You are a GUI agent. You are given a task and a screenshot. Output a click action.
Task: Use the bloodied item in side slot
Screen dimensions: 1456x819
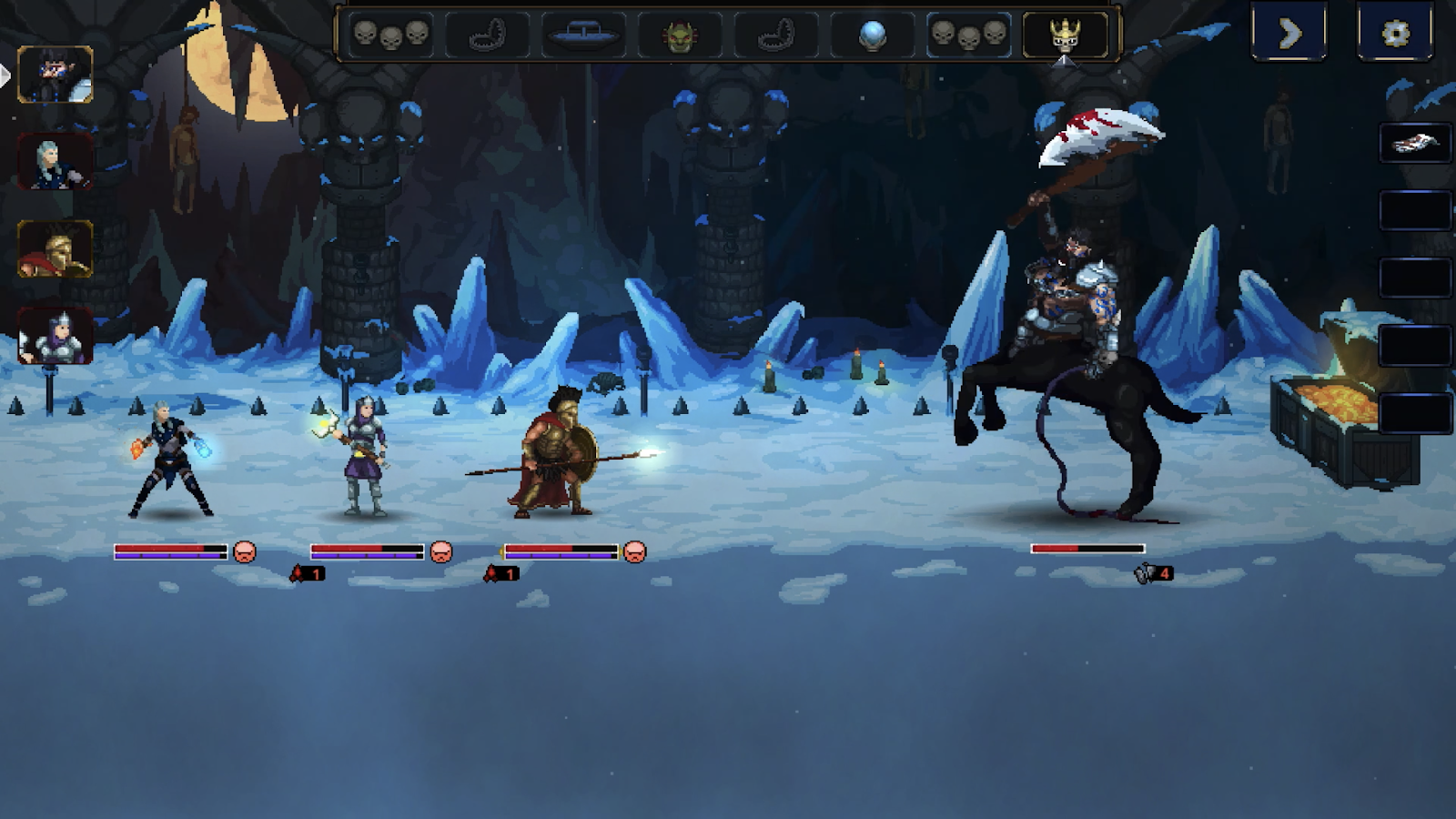pyautogui.click(x=1414, y=143)
